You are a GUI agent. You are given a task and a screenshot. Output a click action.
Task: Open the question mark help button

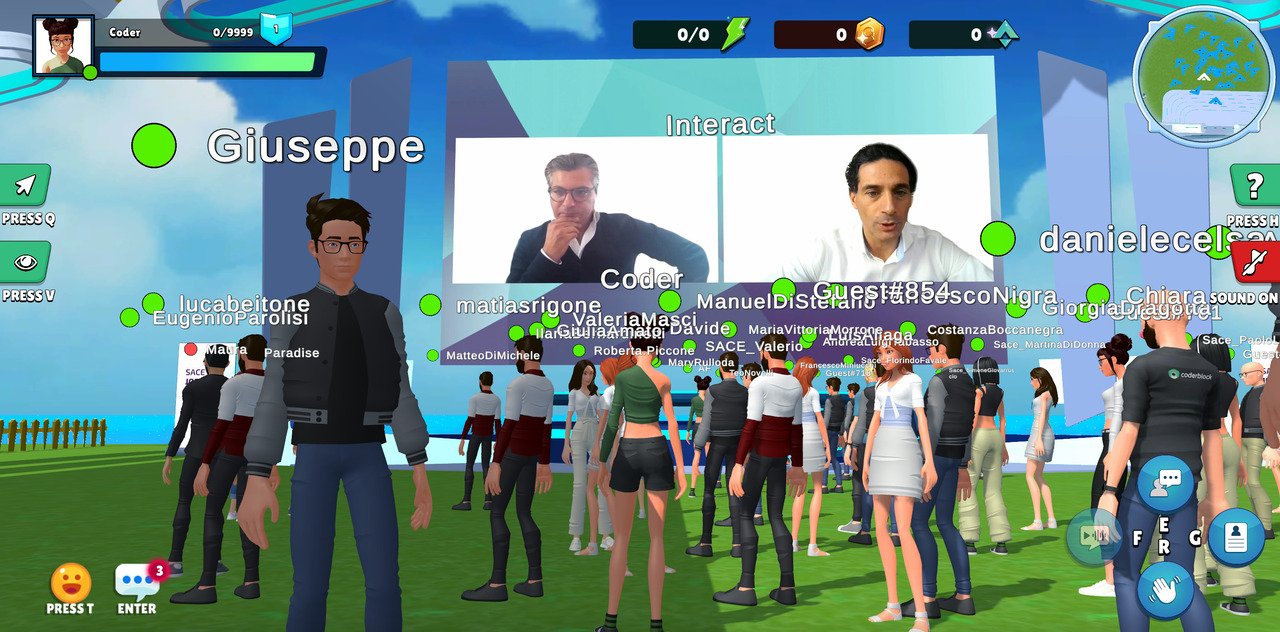tap(1254, 186)
